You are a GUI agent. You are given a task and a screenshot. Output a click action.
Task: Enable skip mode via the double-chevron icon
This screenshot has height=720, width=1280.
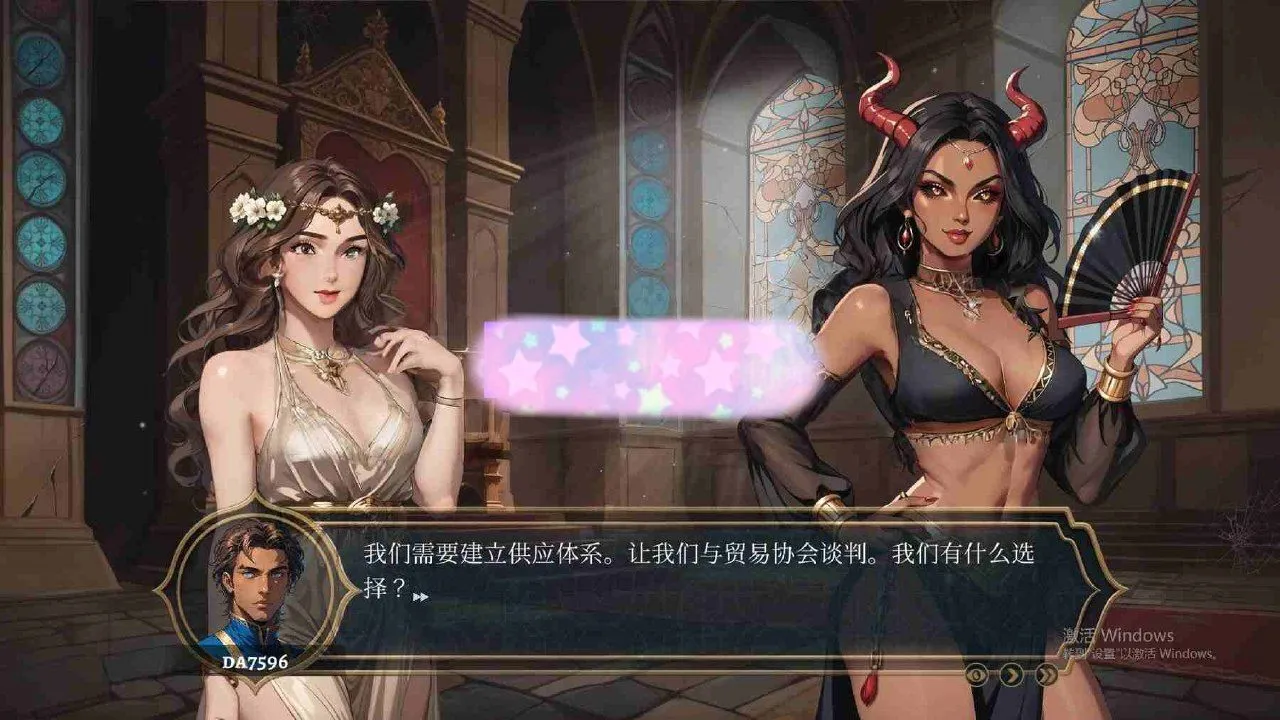(1046, 674)
